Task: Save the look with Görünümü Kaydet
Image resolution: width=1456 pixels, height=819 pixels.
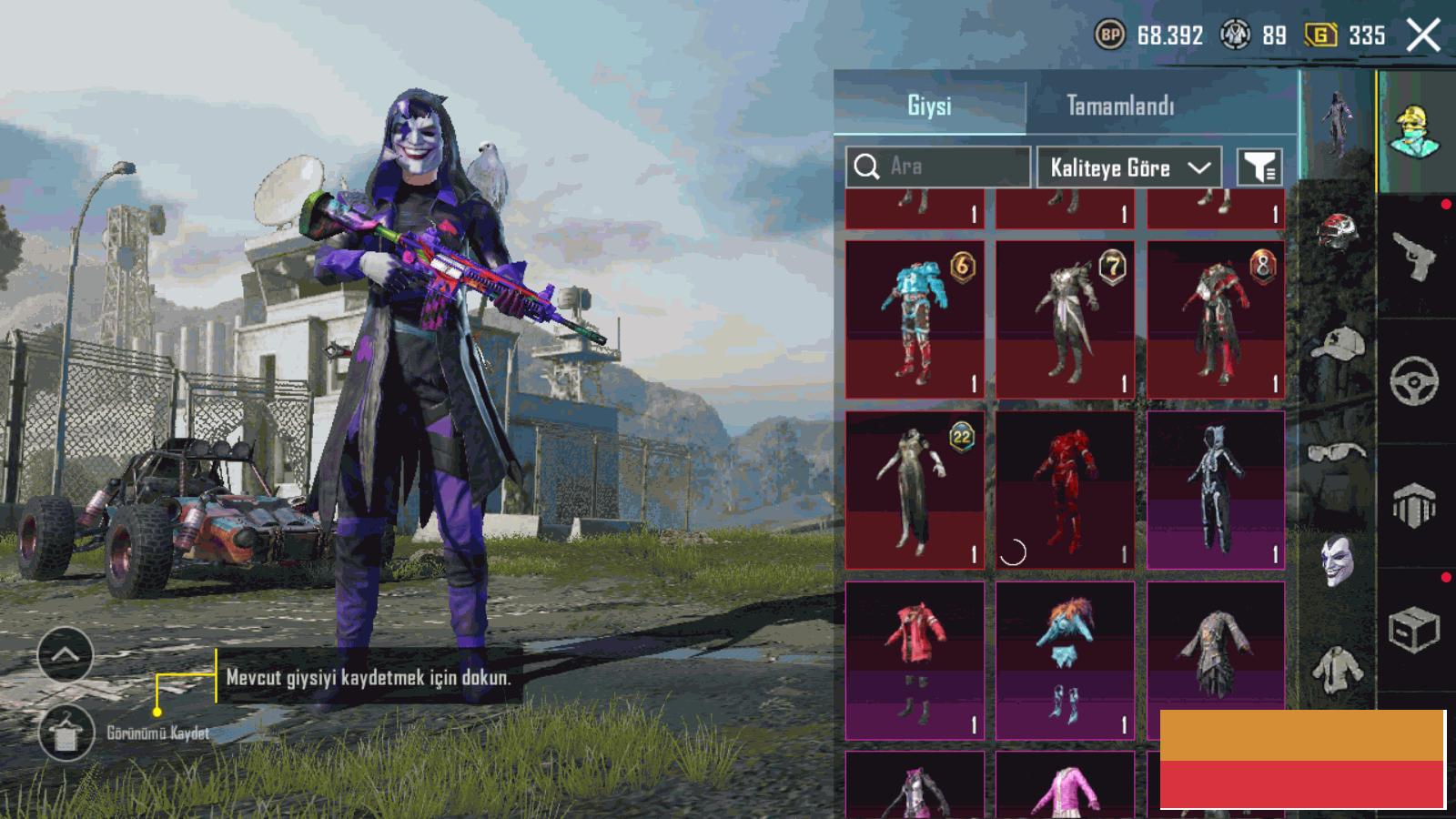Action: (x=66, y=733)
